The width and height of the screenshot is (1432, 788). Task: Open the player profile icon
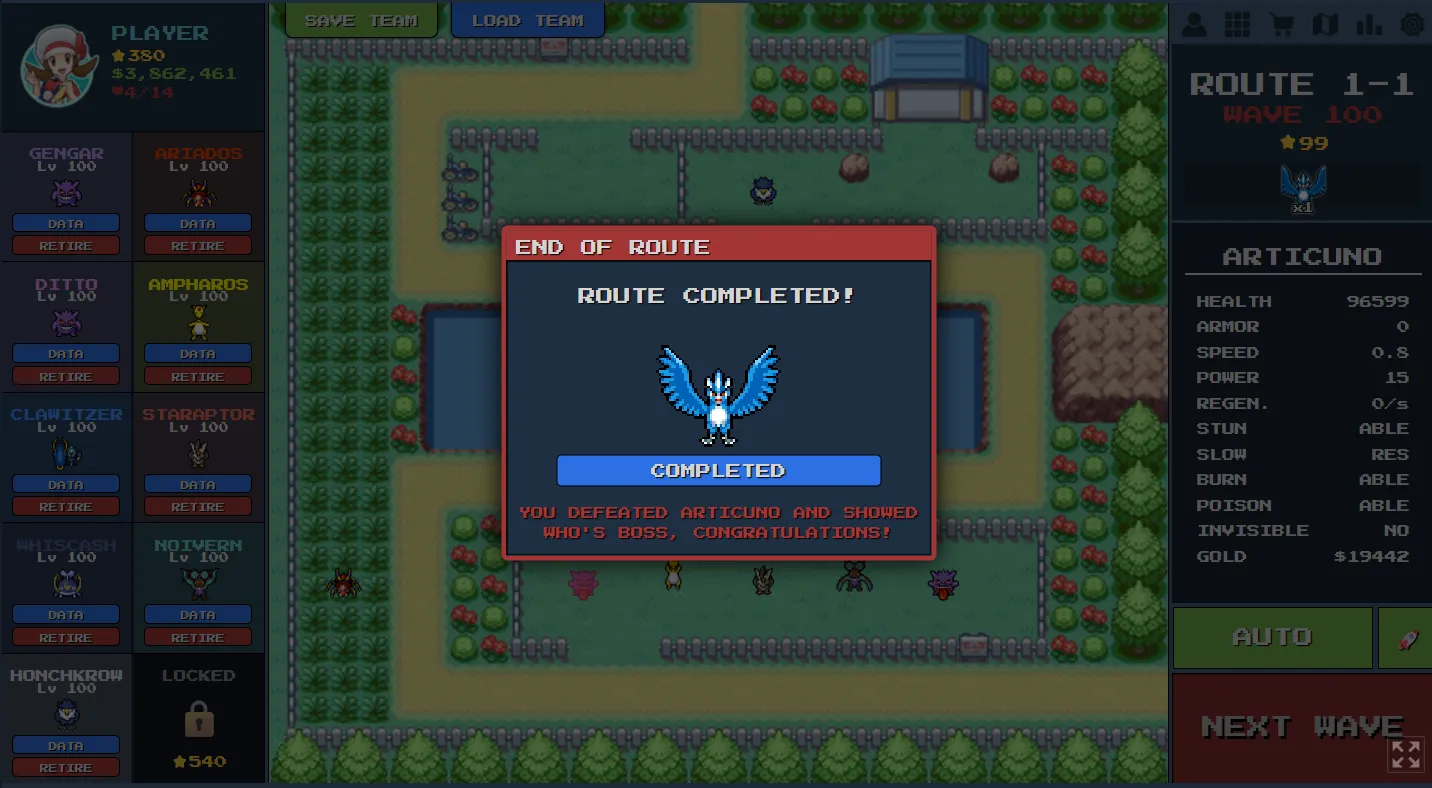(x=1196, y=23)
